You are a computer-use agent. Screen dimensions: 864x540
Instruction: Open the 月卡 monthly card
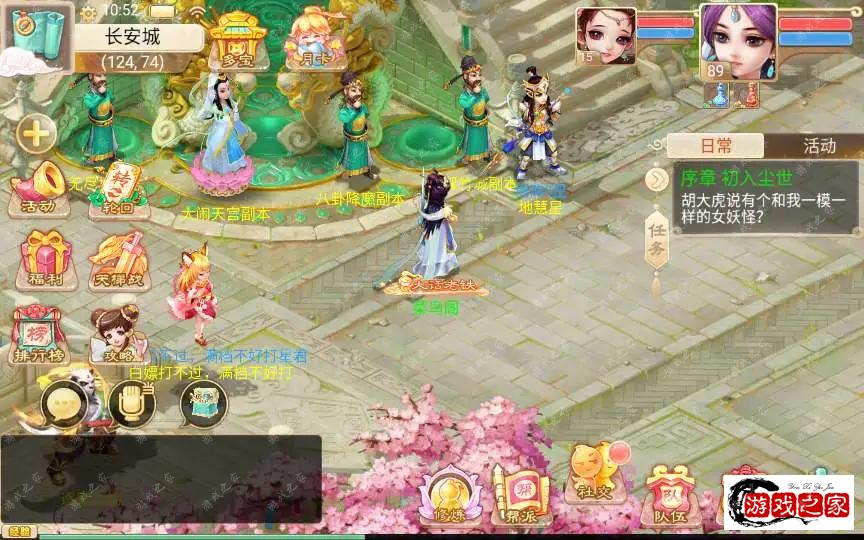(x=309, y=40)
